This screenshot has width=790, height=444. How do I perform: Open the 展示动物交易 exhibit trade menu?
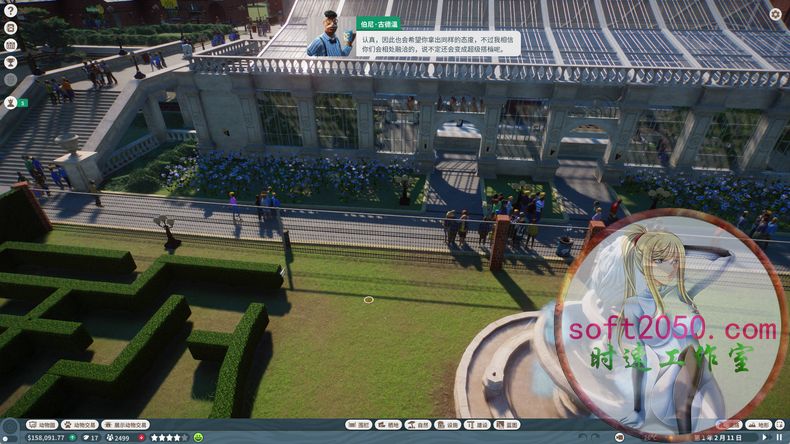pos(125,425)
